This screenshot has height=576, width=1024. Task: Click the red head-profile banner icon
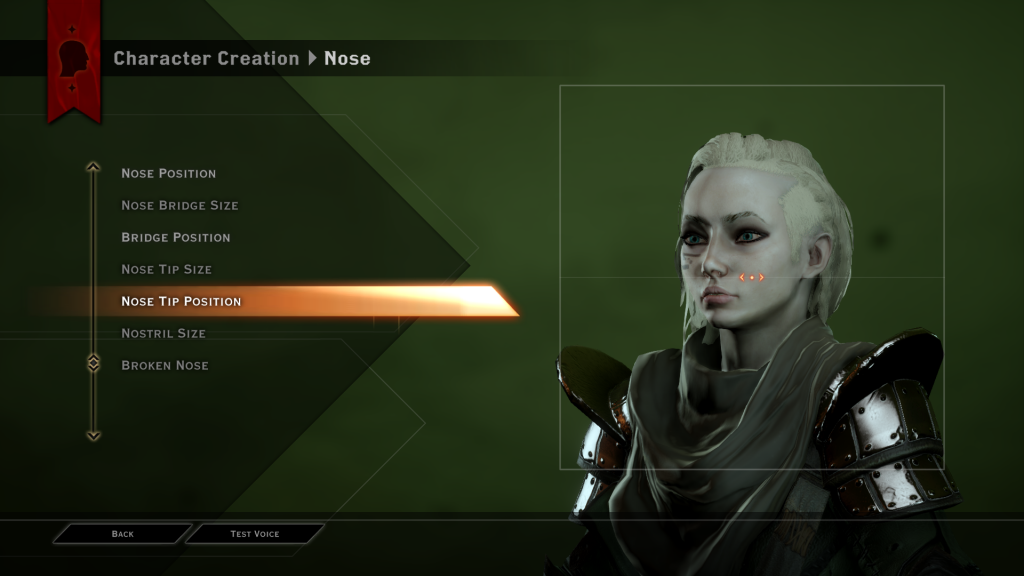click(x=75, y=60)
